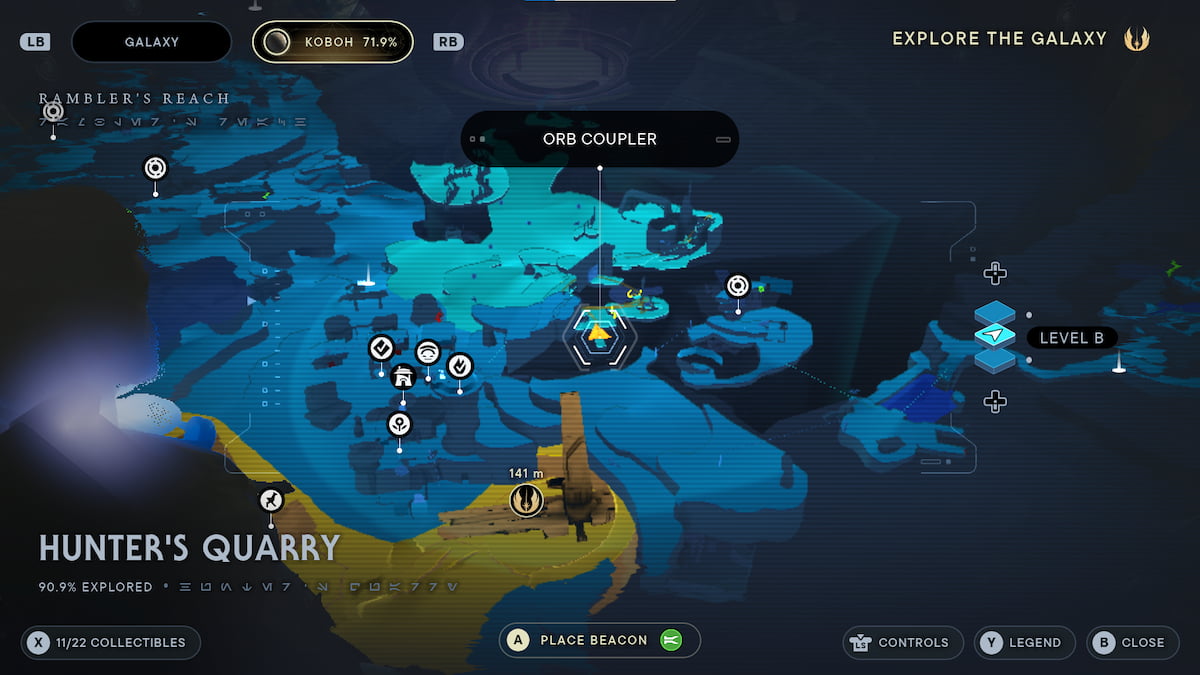Viewport: 1200px width, 675px height.
Task: Select the seed sprout map marker
Action: click(x=400, y=424)
